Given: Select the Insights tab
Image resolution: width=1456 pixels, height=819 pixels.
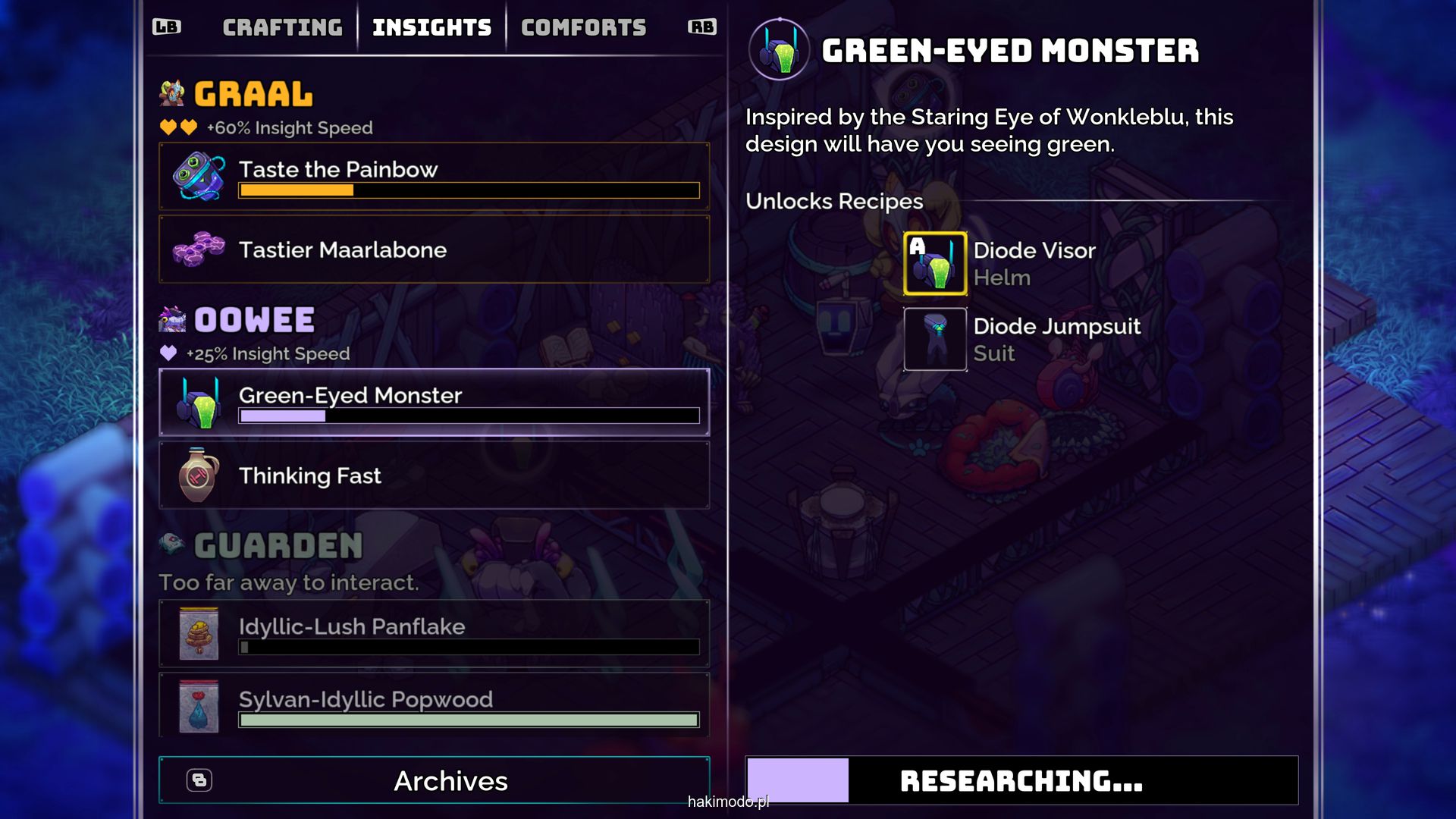Looking at the screenshot, I should [431, 28].
